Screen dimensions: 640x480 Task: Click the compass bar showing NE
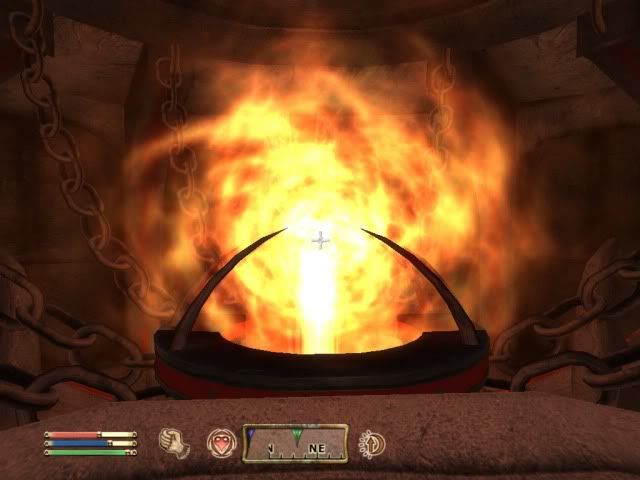coord(295,443)
